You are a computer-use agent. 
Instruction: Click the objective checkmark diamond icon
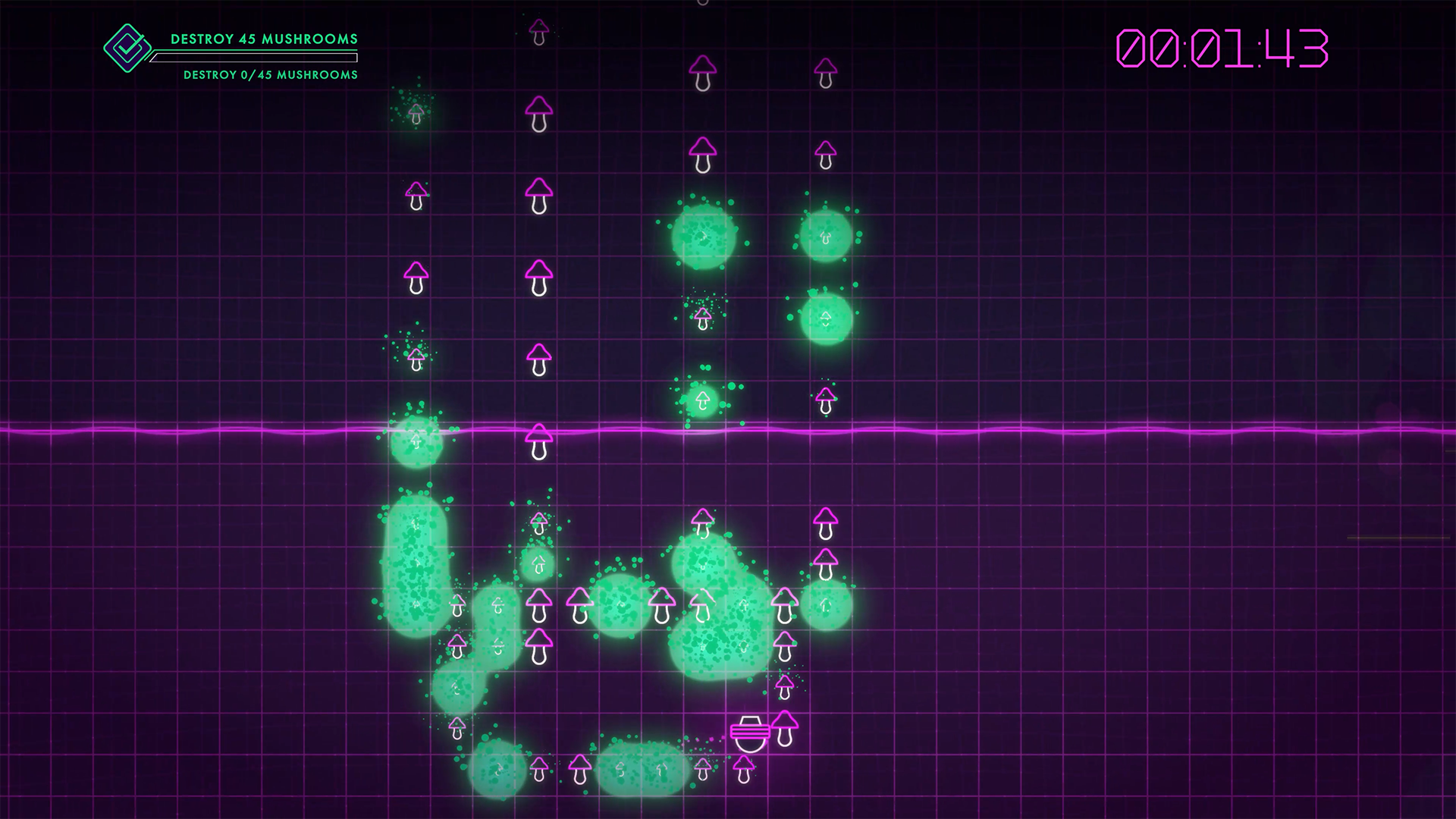pyautogui.click(x=127, y=49)
